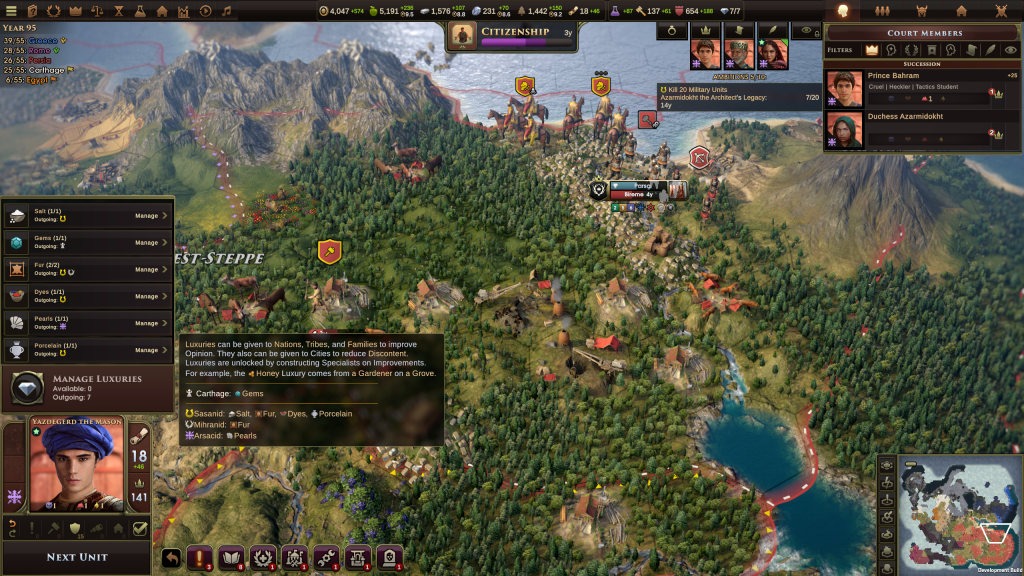Switch to the crossed swords tab

click(1001, 11)
